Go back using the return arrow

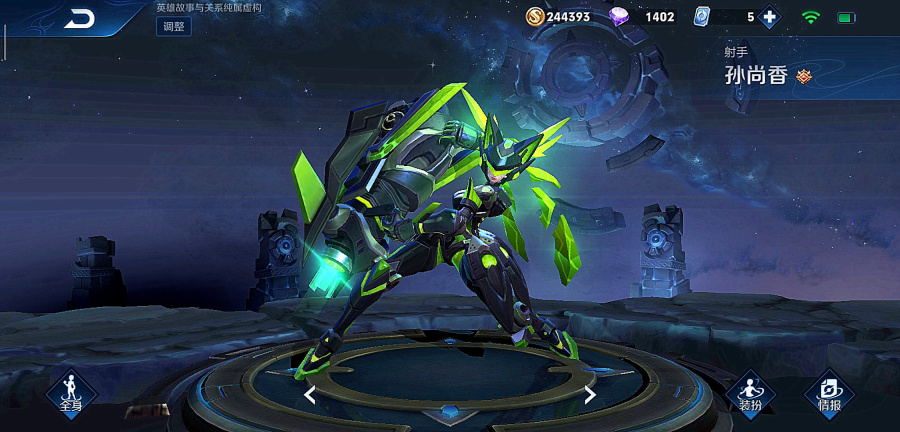tap(79, 18)
